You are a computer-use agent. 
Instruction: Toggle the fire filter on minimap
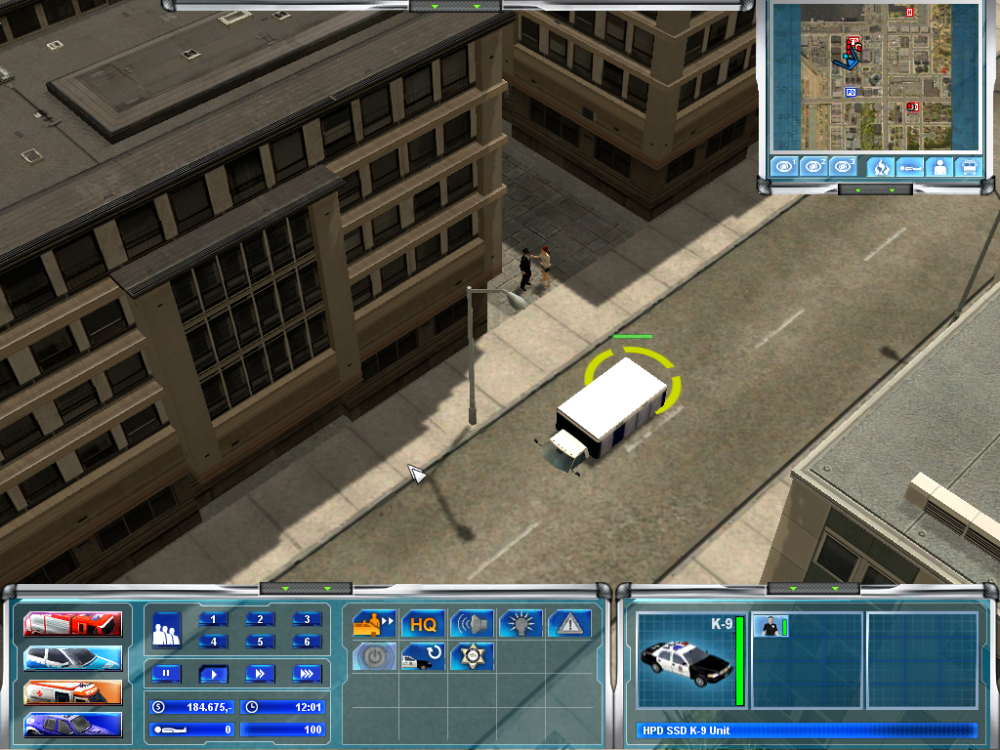879,167
